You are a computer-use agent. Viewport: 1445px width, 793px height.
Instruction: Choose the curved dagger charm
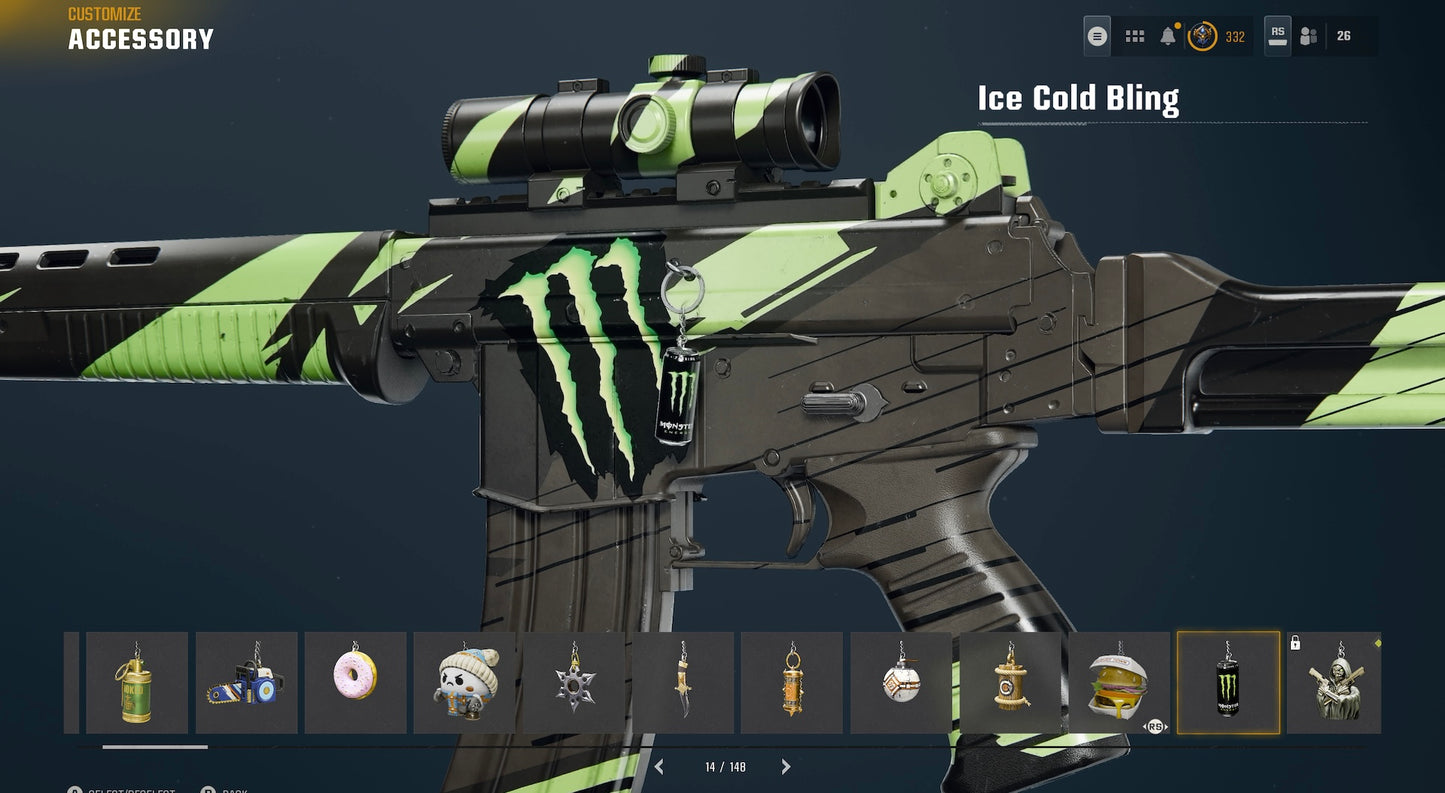click(682, 683)
